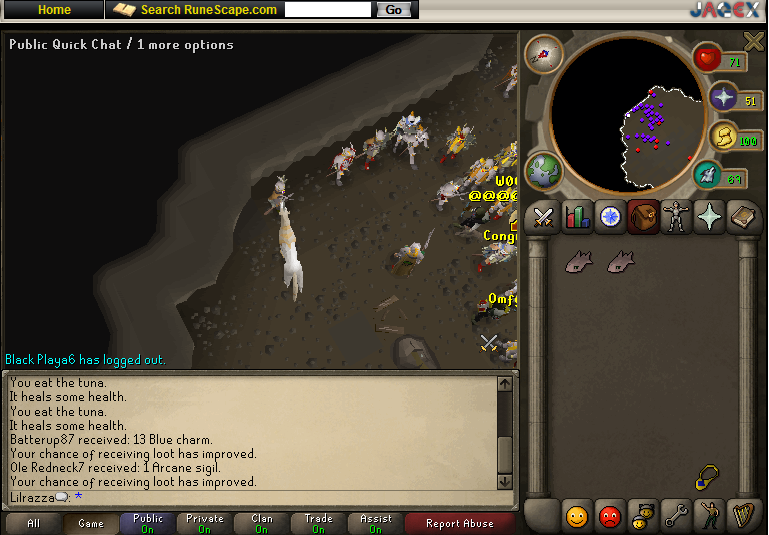This screenshot has height=535, width=769.
Task: Click the prayer points orb
Action: [722, 97]
